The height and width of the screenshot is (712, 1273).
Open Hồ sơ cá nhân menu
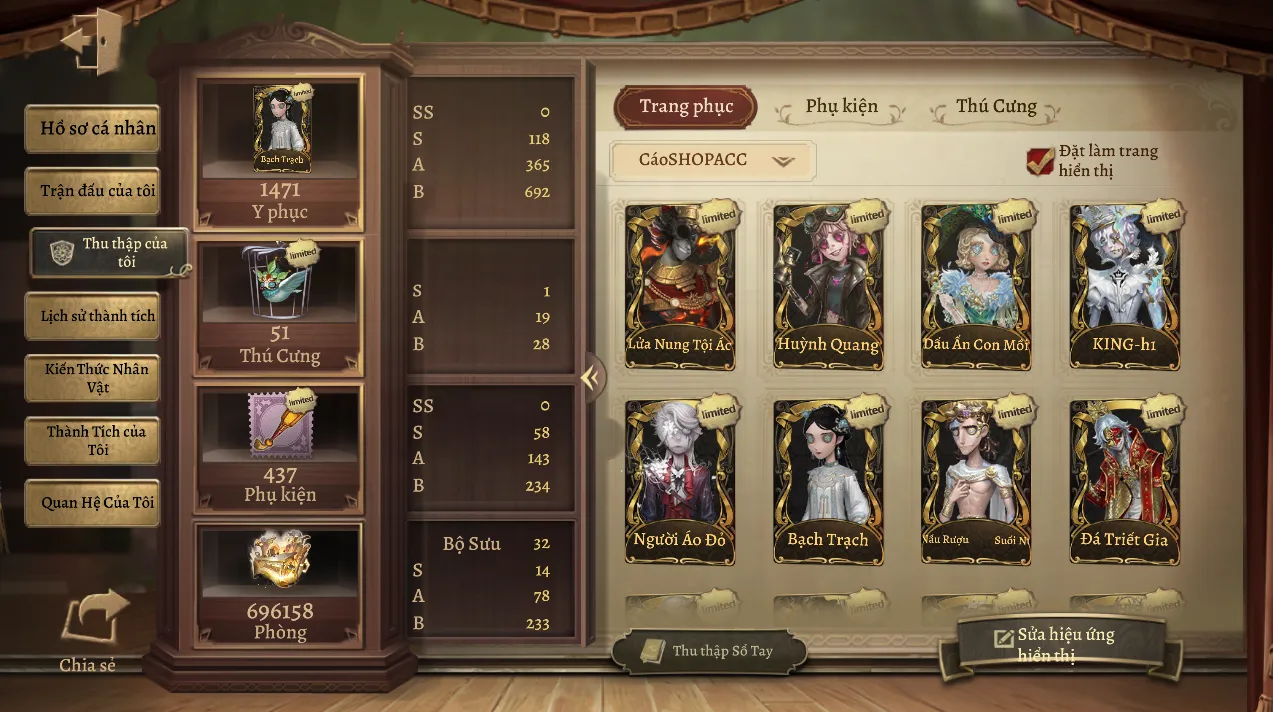coord(93,128)
